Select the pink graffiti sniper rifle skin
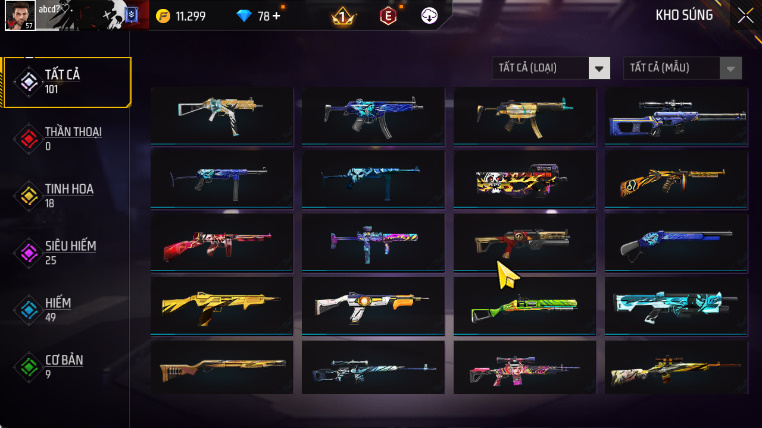The image size is (762, 428). (x=524, y=369)
